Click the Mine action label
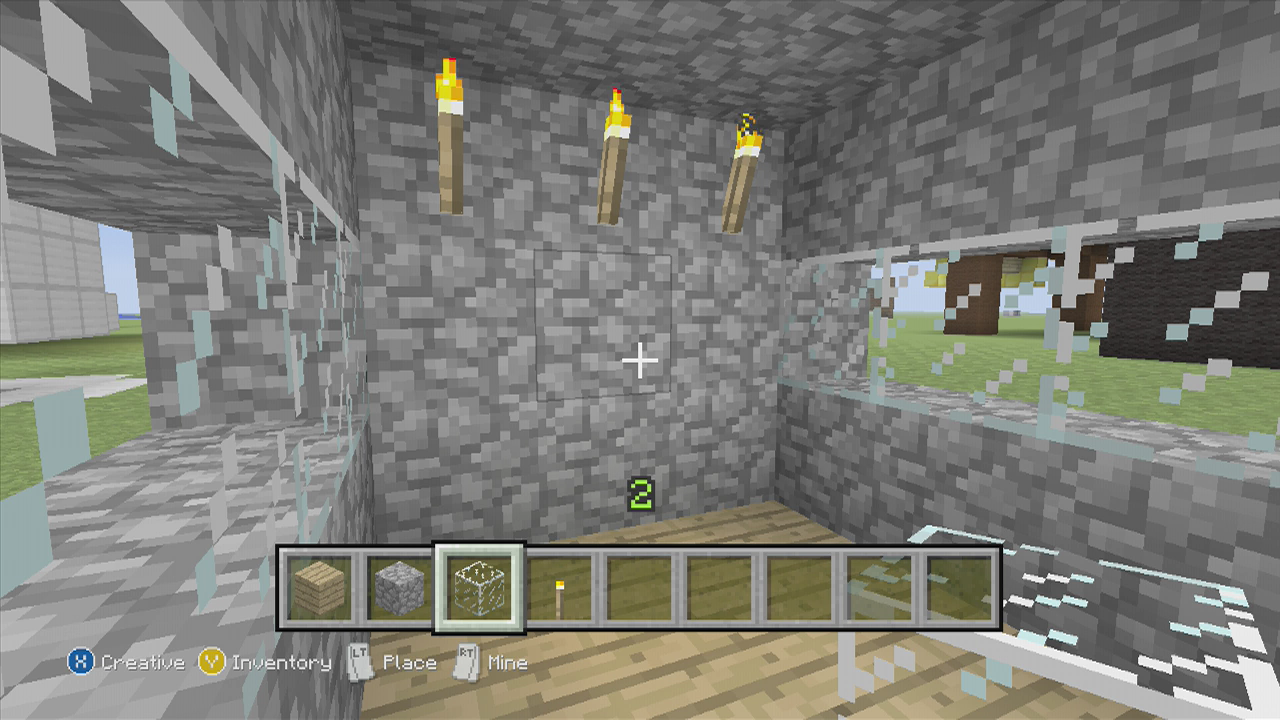This screenshot has width=1280, height=720. [508, 662]
